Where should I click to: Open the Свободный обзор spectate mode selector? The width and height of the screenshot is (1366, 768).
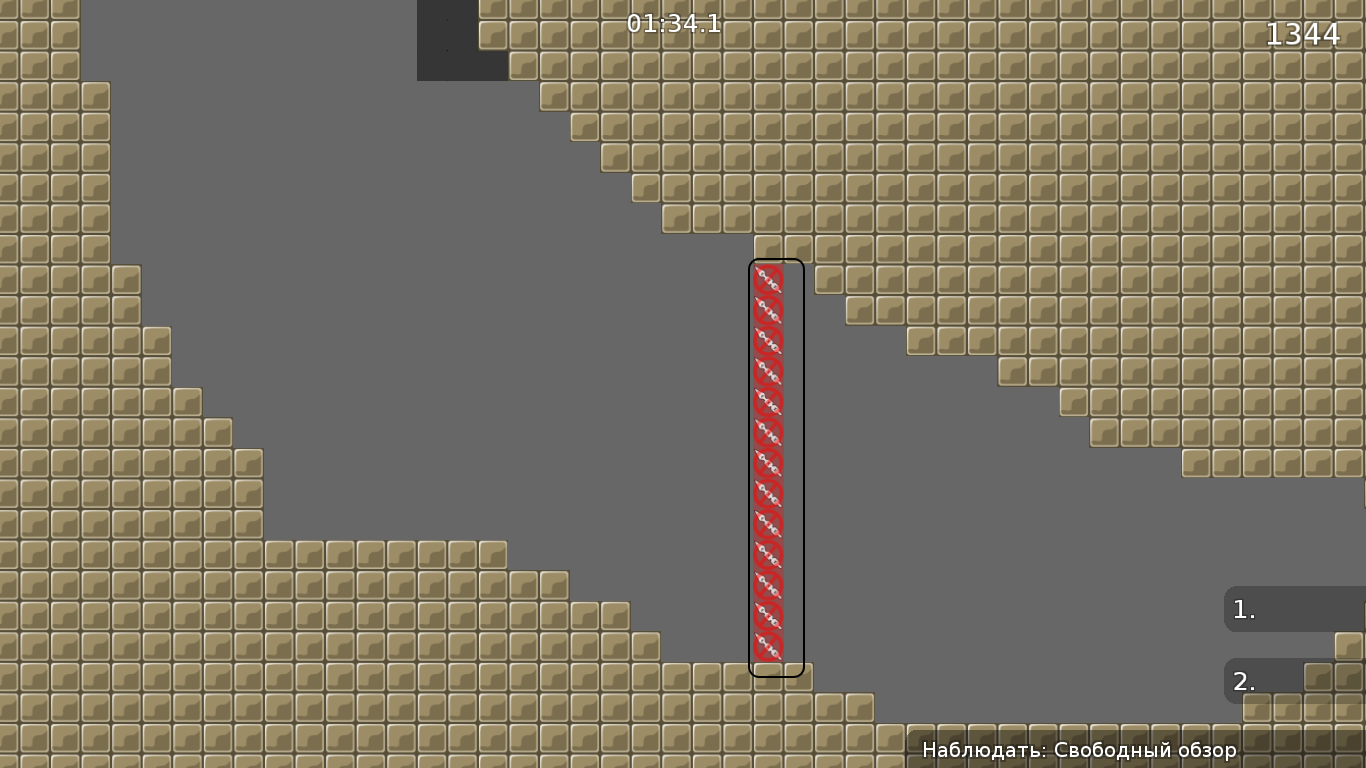[x=1140, y=749]
